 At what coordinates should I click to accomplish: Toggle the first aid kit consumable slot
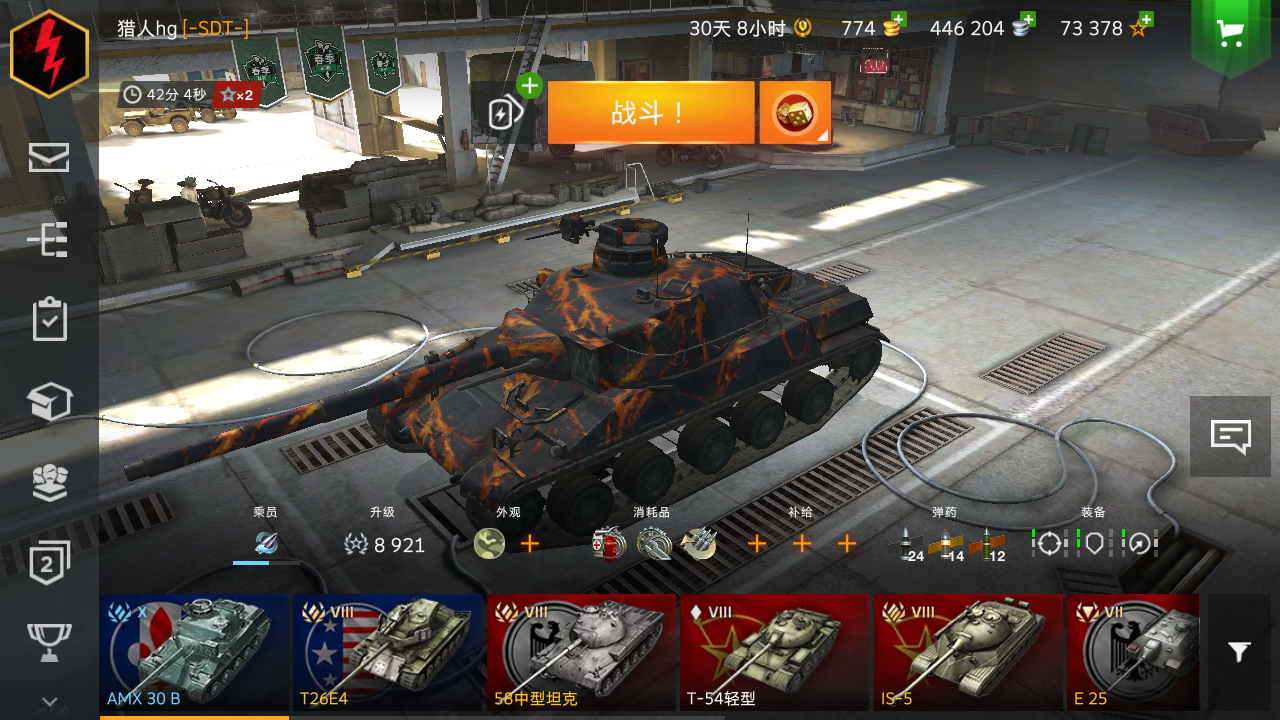point(609,545)
